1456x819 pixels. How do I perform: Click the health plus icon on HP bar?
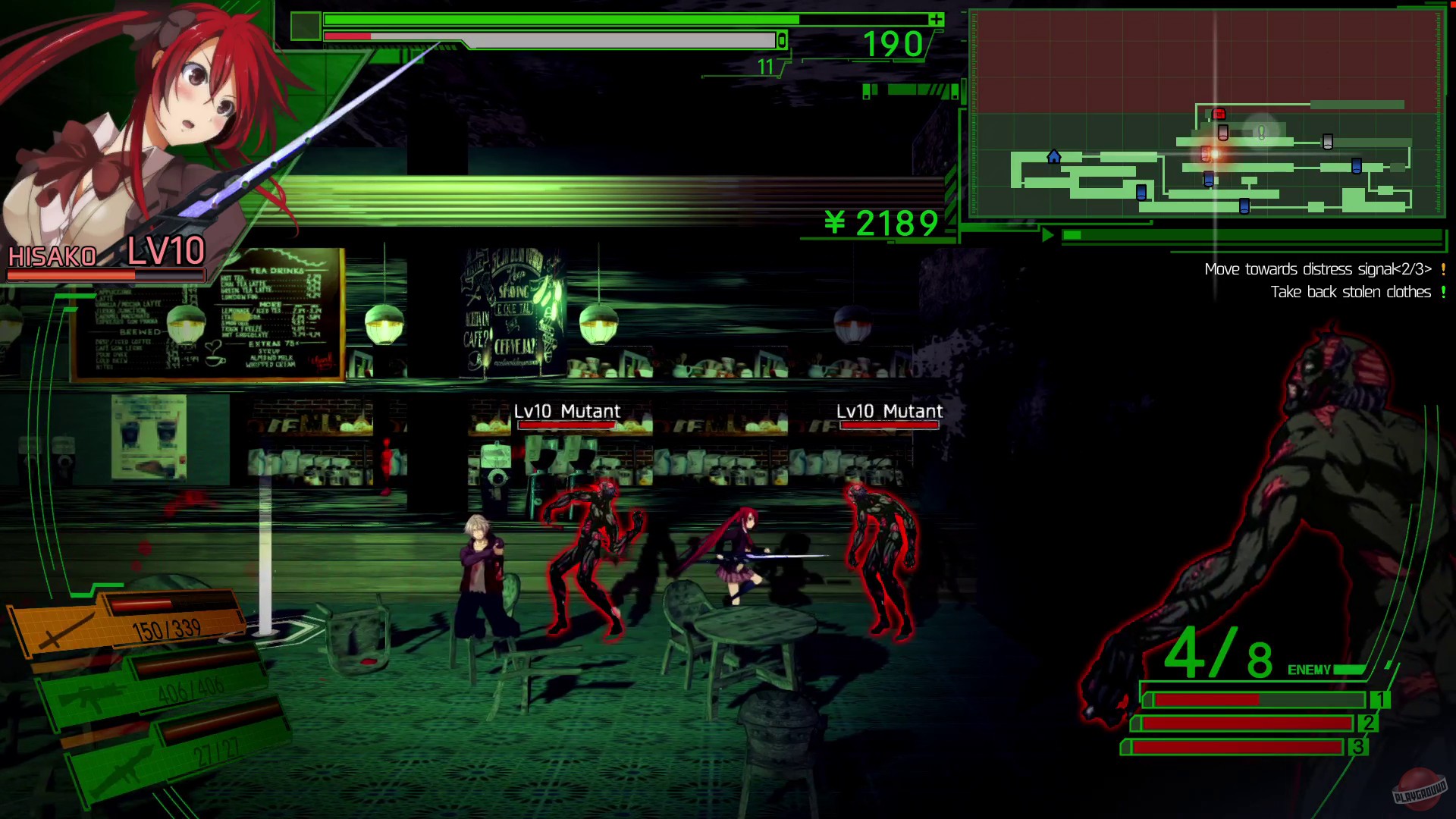pos(936,20)
